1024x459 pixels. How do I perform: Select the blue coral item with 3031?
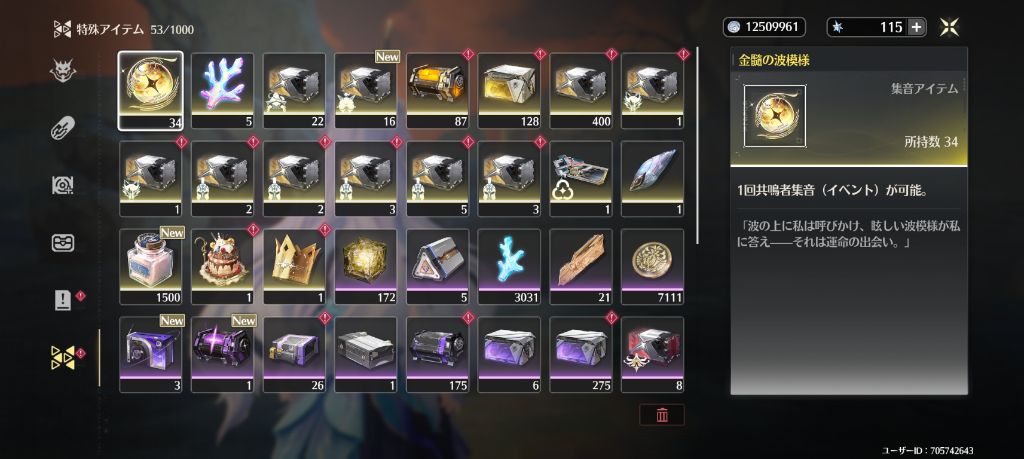click(510, 265)
